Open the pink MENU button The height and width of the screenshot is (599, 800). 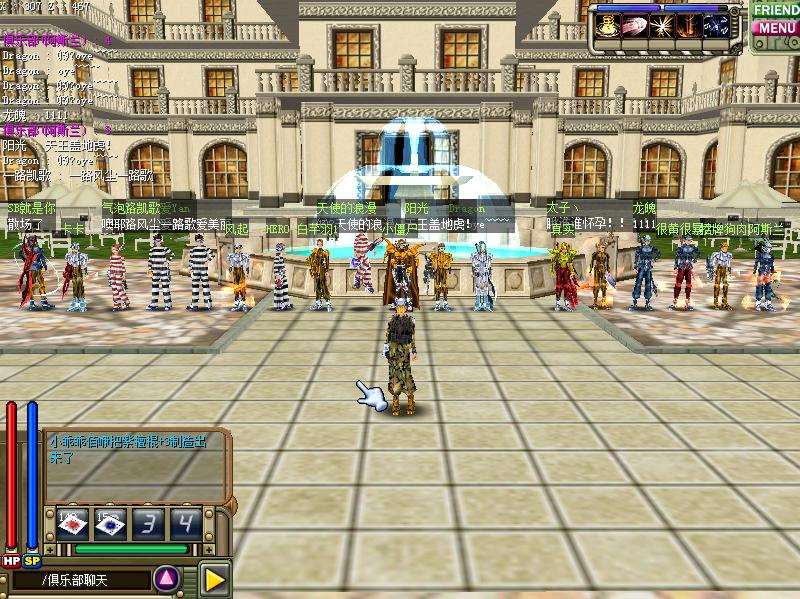776,28
